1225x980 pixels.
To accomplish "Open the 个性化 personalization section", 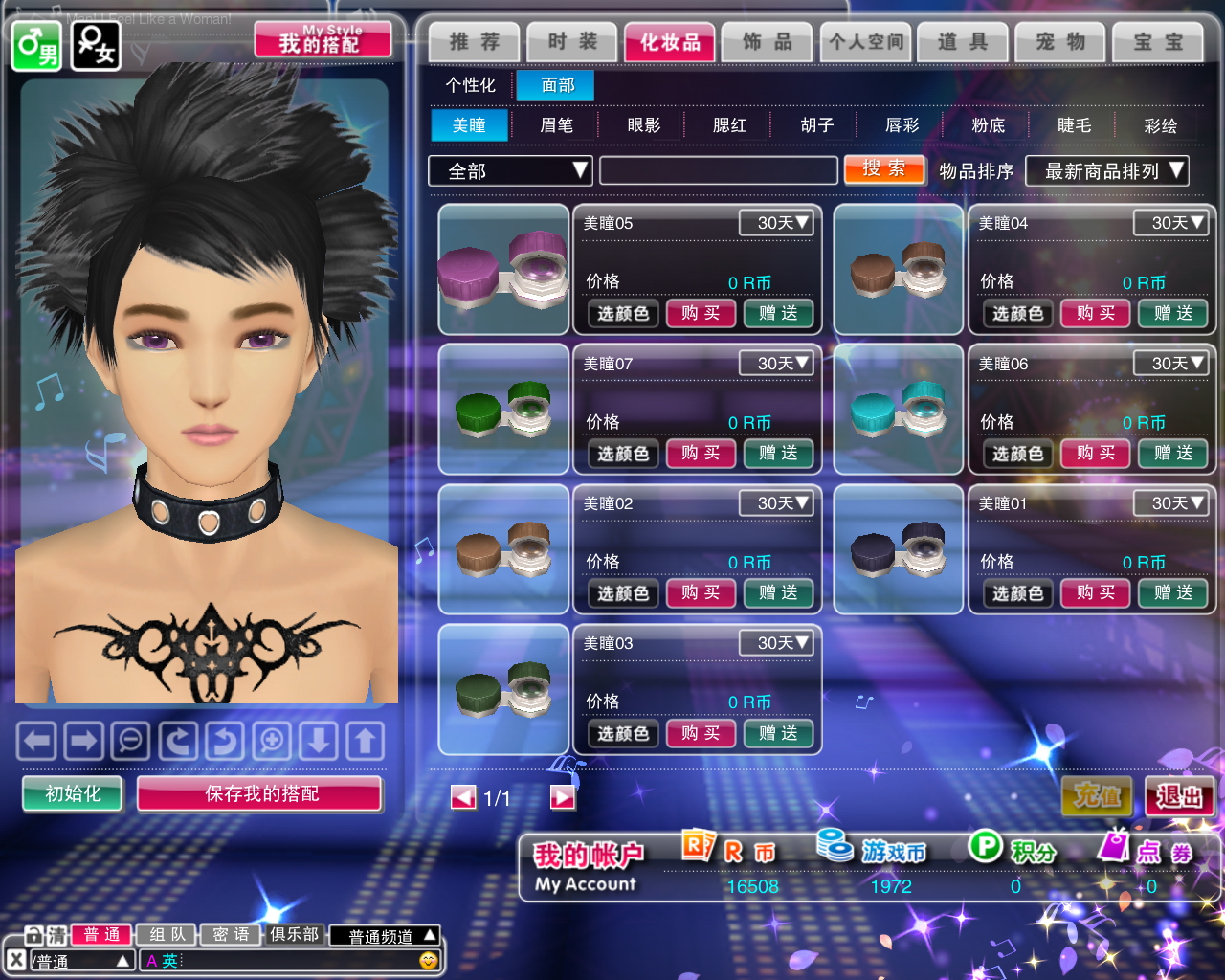I will (x=470, y=85).
